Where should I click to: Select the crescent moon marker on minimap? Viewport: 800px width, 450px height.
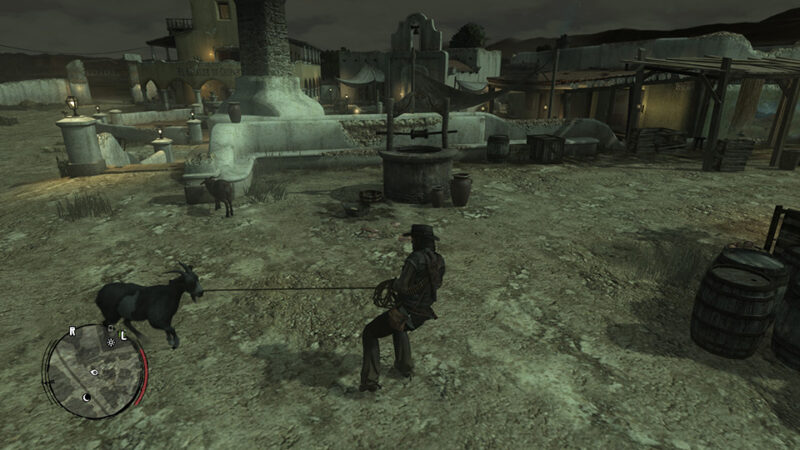pos(86,396)
